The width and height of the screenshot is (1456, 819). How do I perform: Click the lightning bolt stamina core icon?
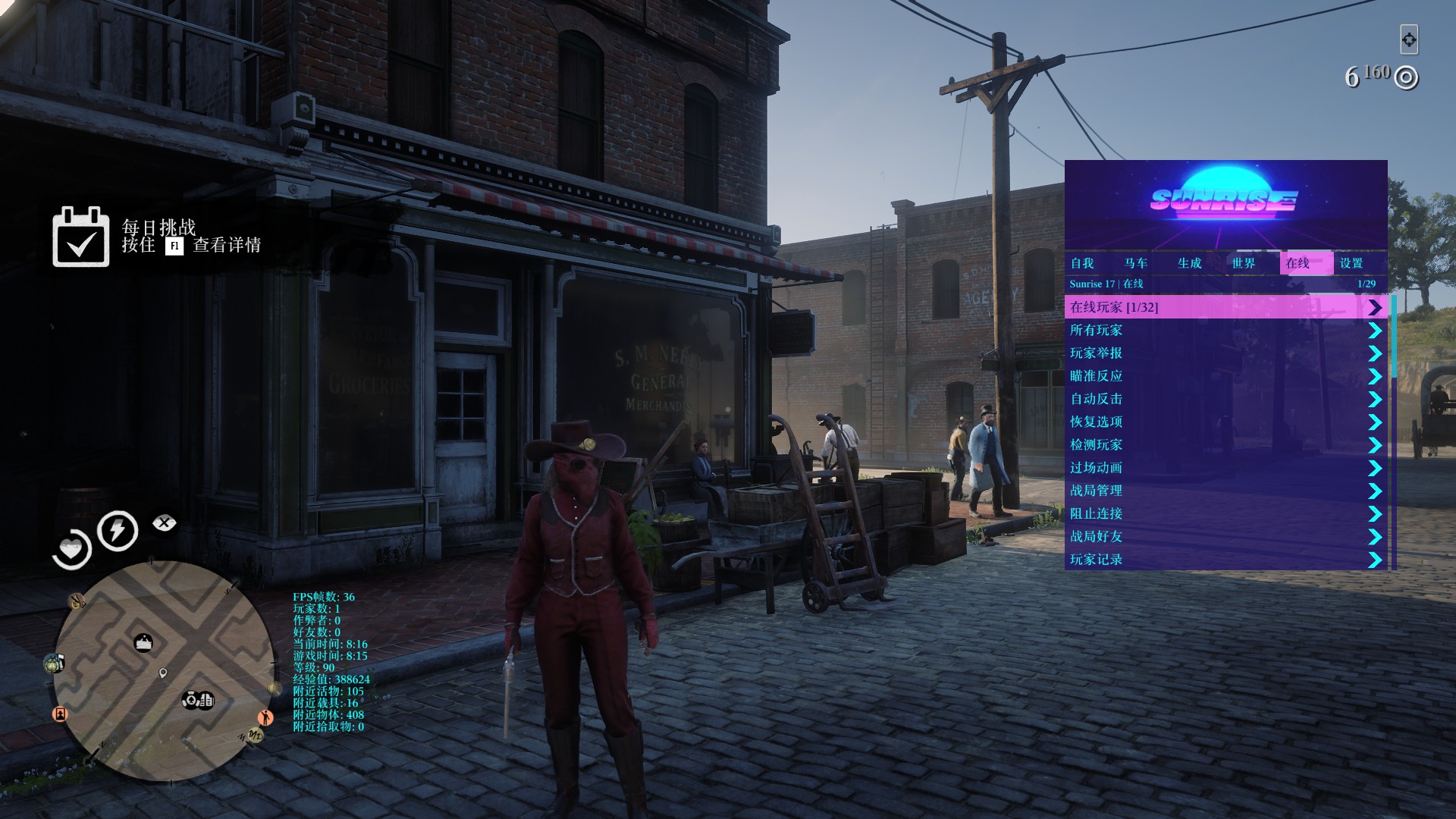[x=118, y=530]
